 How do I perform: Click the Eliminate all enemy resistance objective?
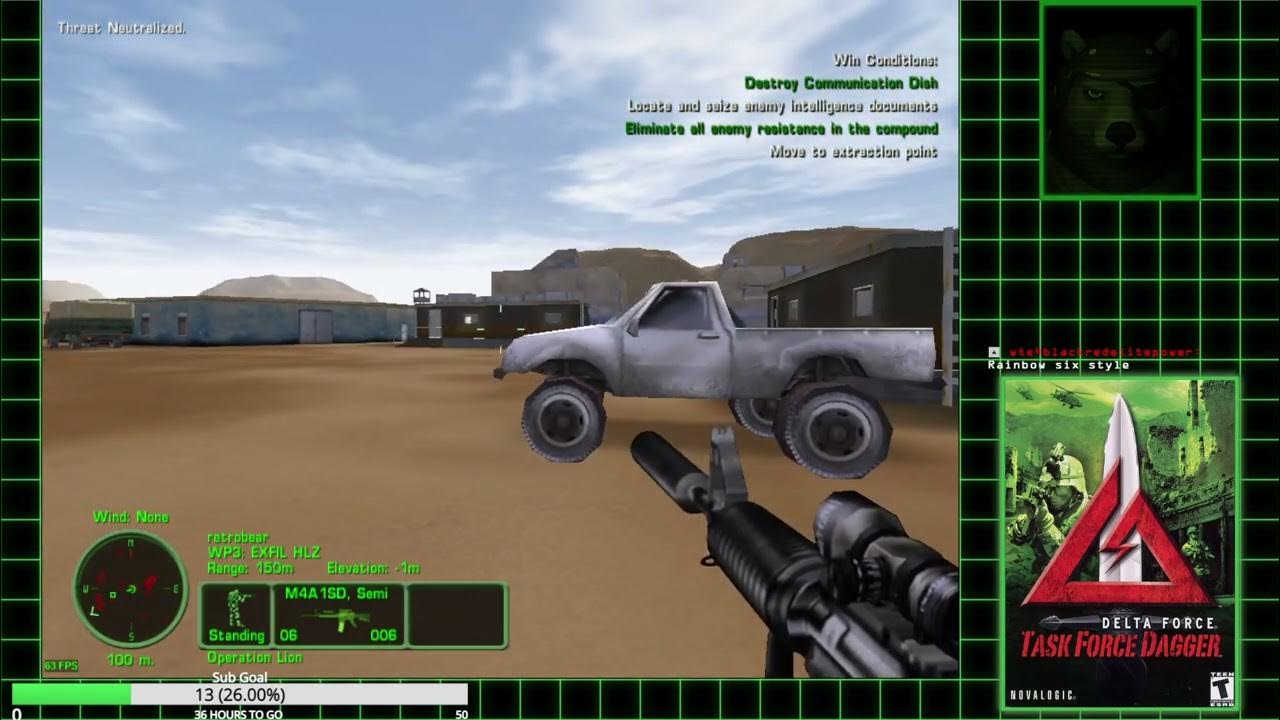pyautogui.click(x=781, y=129)
